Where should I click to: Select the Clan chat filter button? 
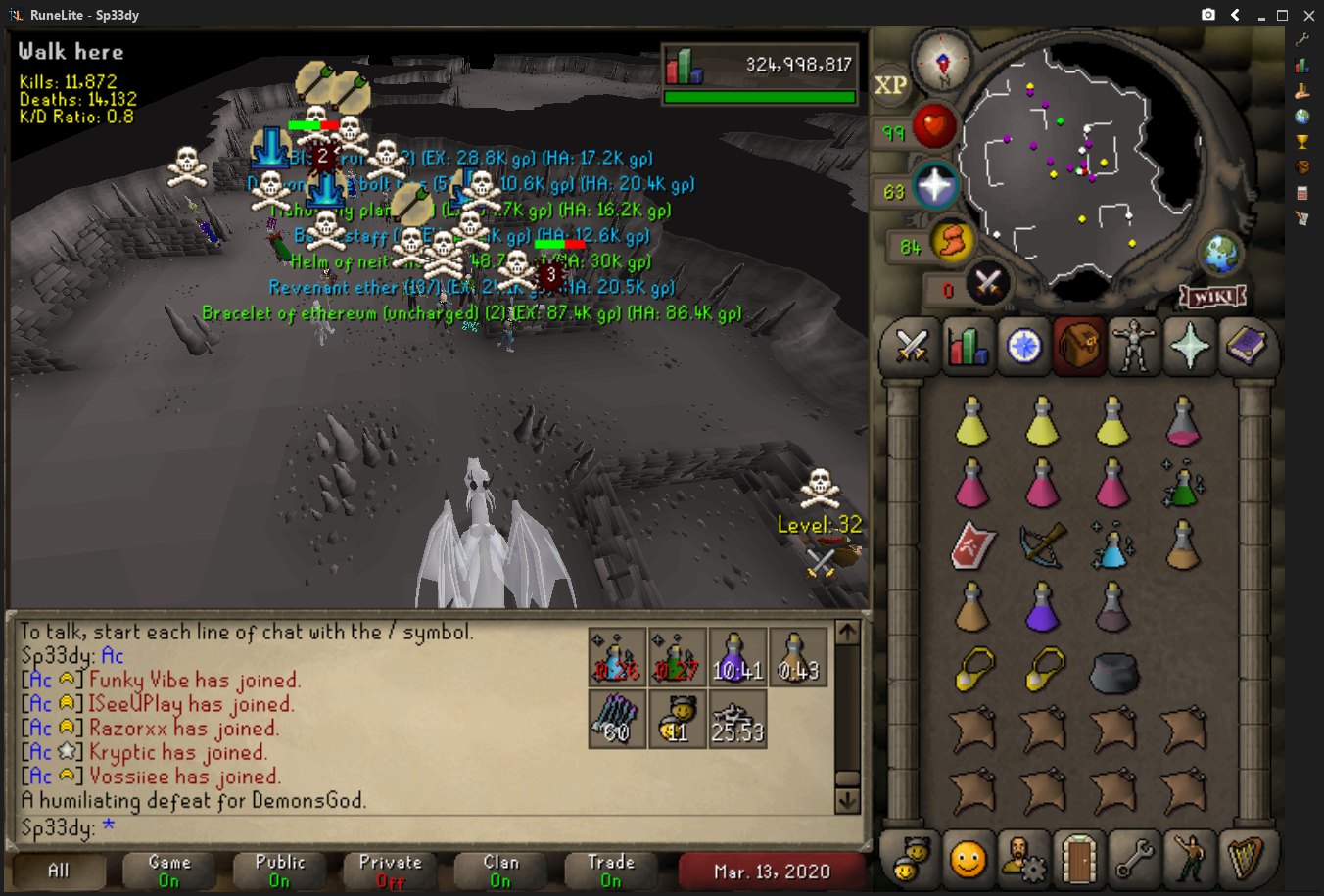tap(500, 870)
